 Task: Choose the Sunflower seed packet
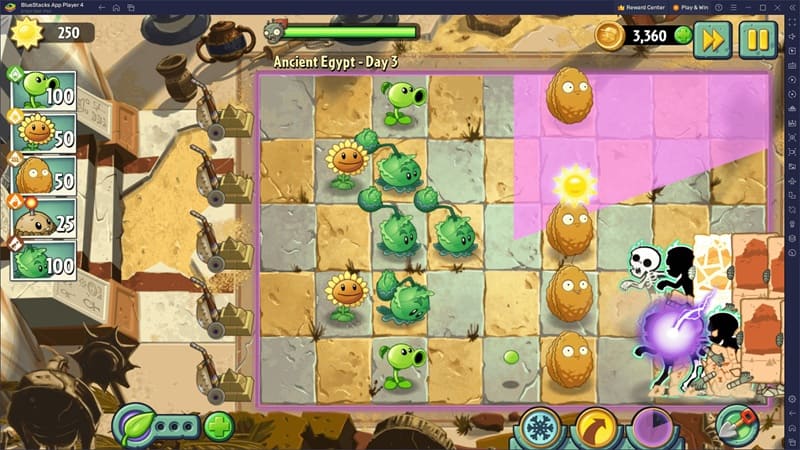(x=45, y=132)
